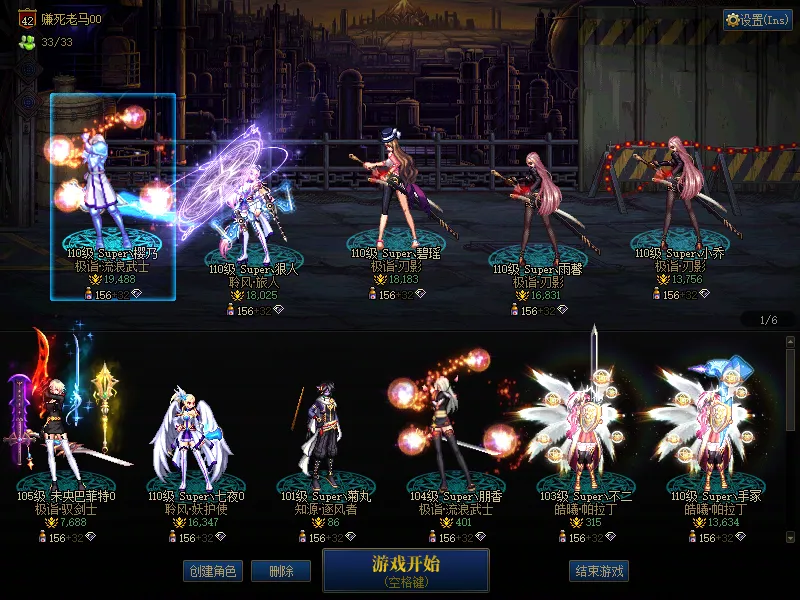Pick the character Super丶雨蓉
This screenshot has height=600, width=800.
537,212
